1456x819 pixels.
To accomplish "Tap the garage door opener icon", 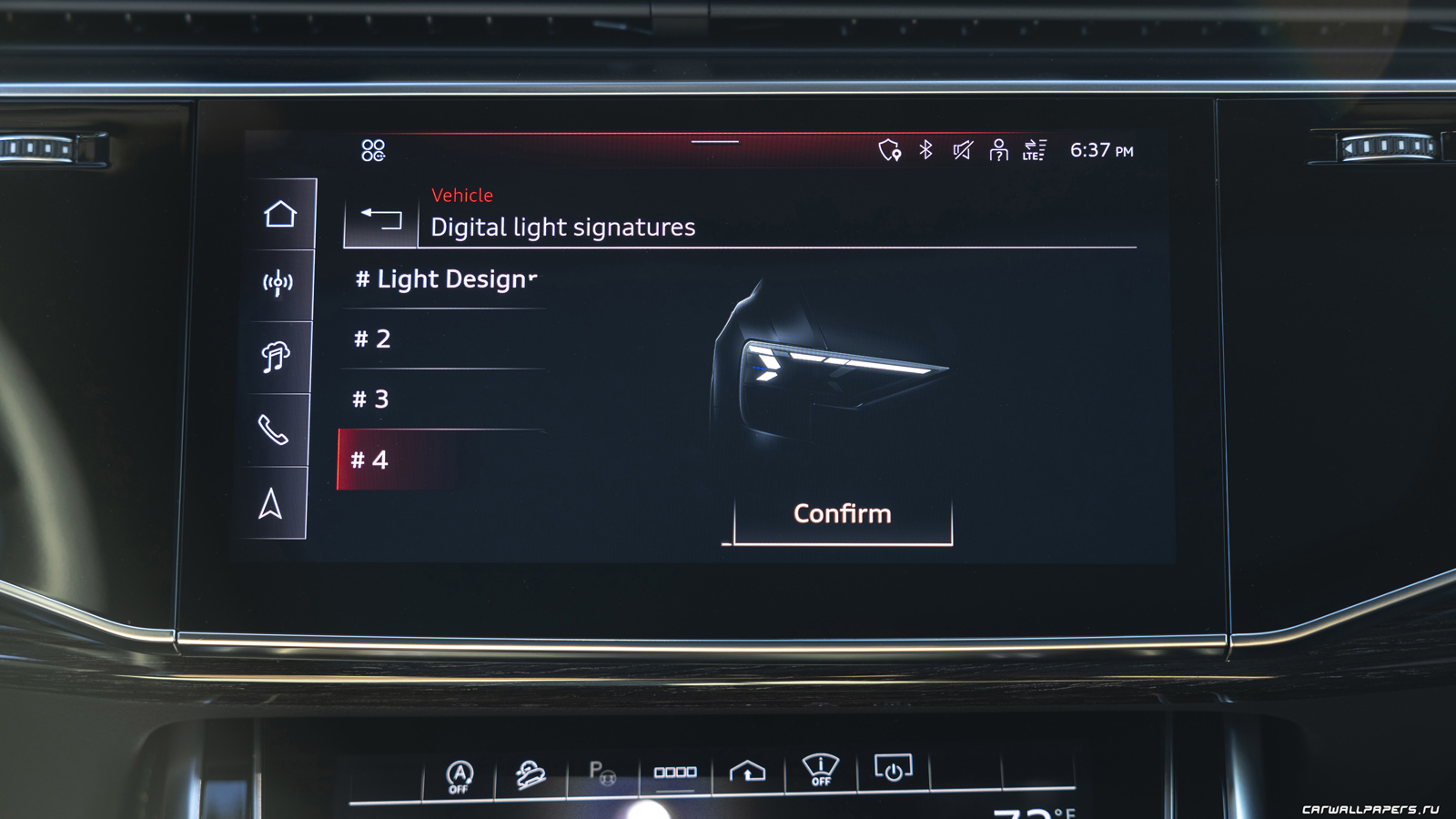I will pos(747,772).
